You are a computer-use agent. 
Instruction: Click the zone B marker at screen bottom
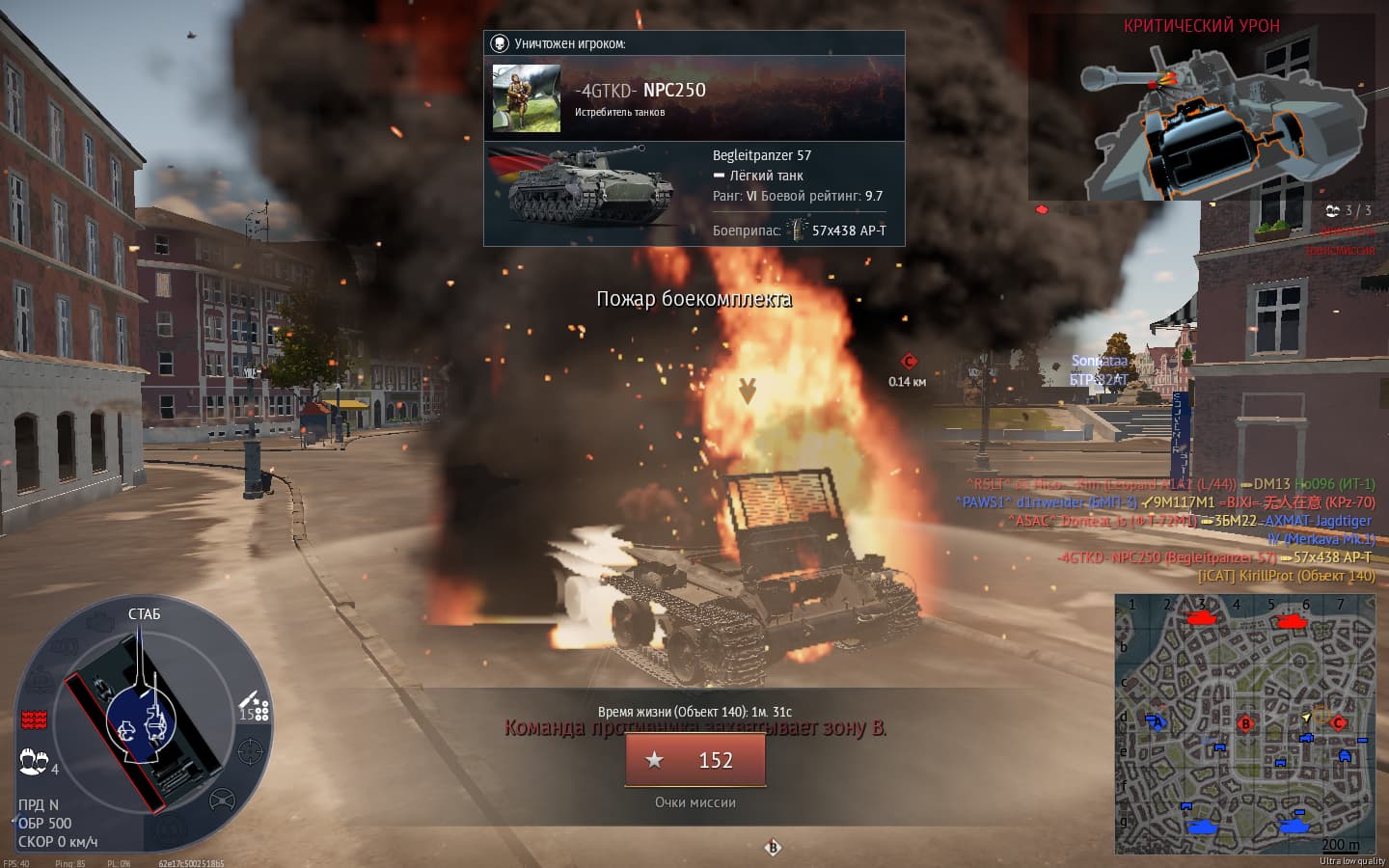[773, 848]
